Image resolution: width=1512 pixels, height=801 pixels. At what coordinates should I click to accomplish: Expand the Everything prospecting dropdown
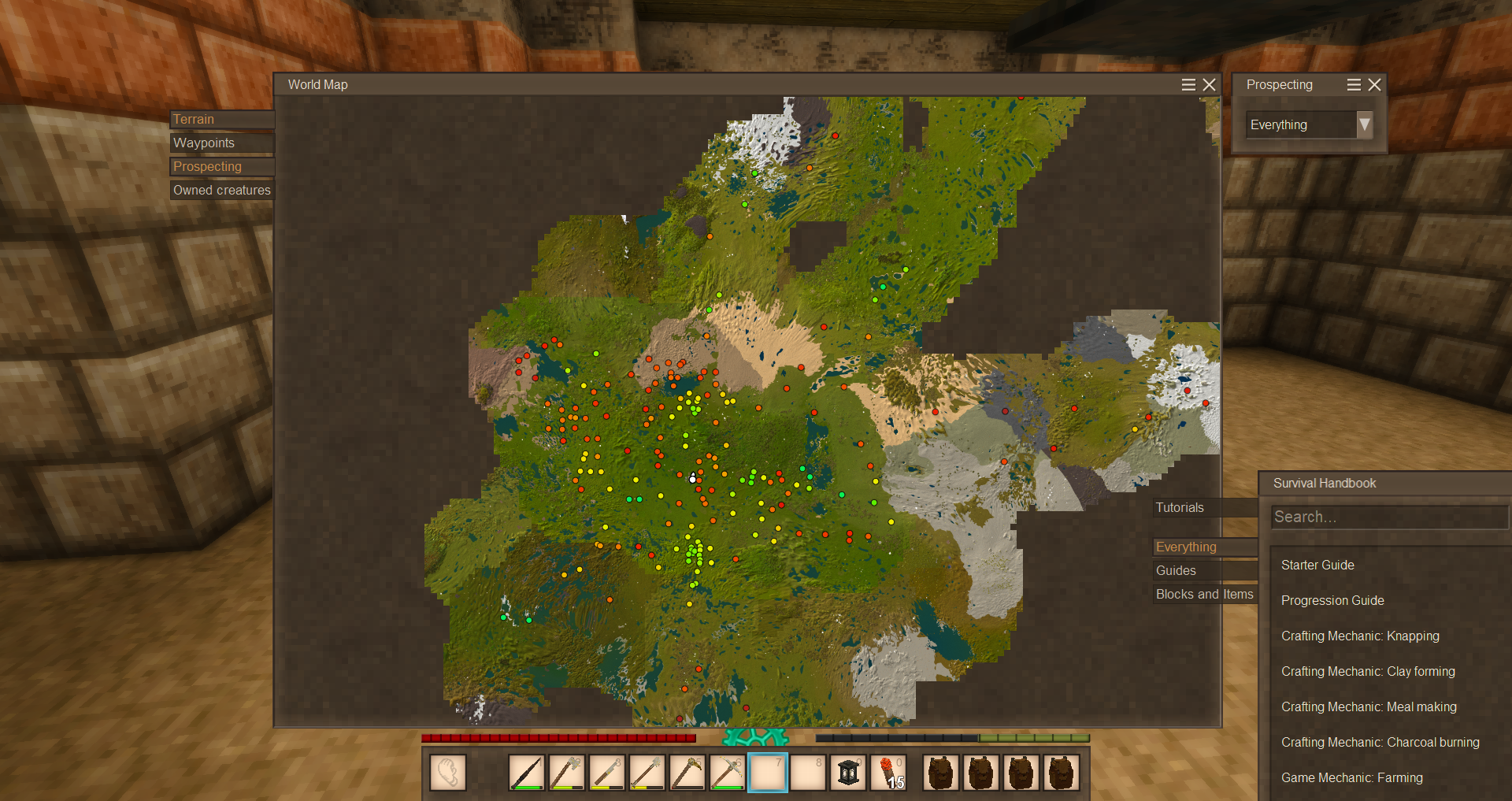coord(1365,124)
